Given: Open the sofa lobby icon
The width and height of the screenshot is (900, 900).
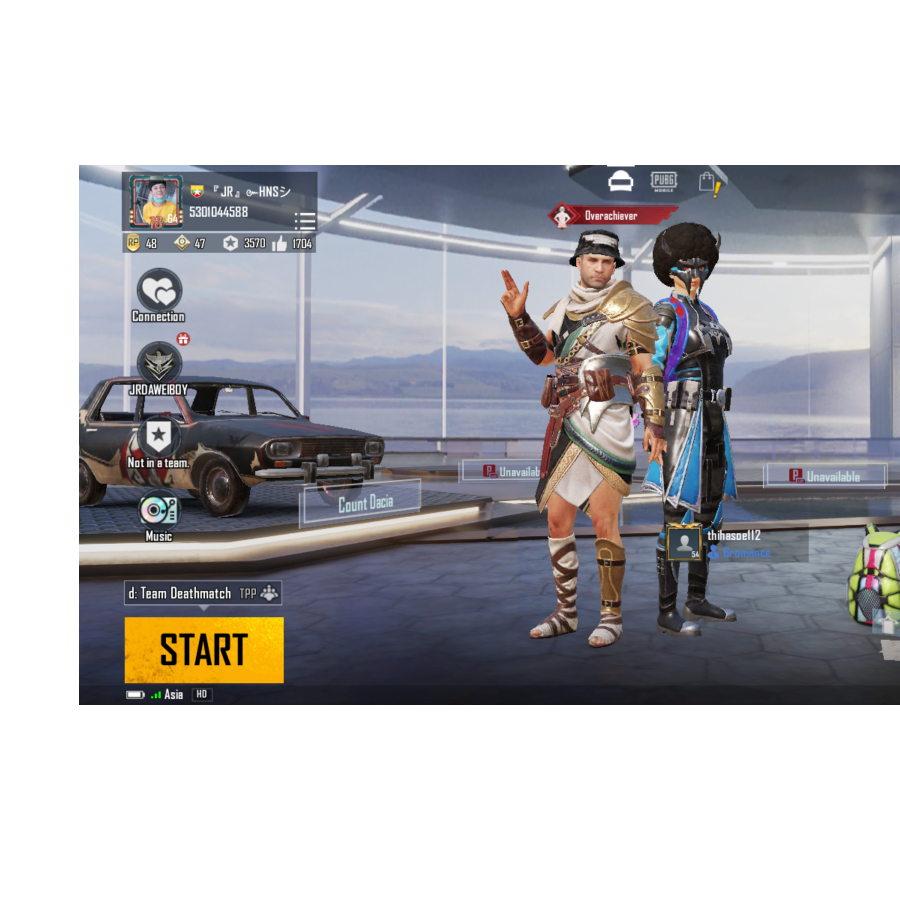Looking at the screenshot, I should tap(620, 181).
